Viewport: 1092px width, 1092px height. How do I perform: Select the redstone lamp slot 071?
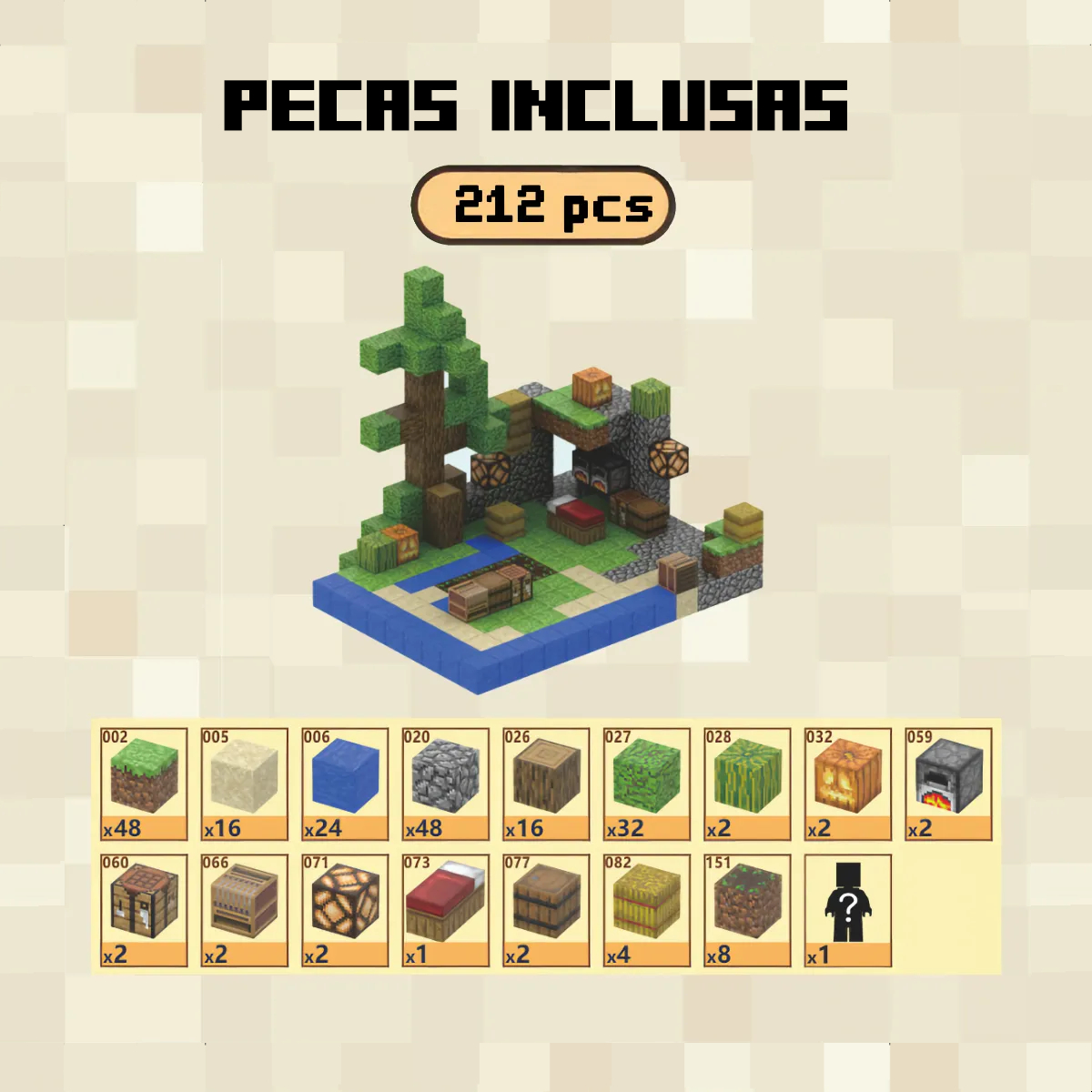[345, 909]
